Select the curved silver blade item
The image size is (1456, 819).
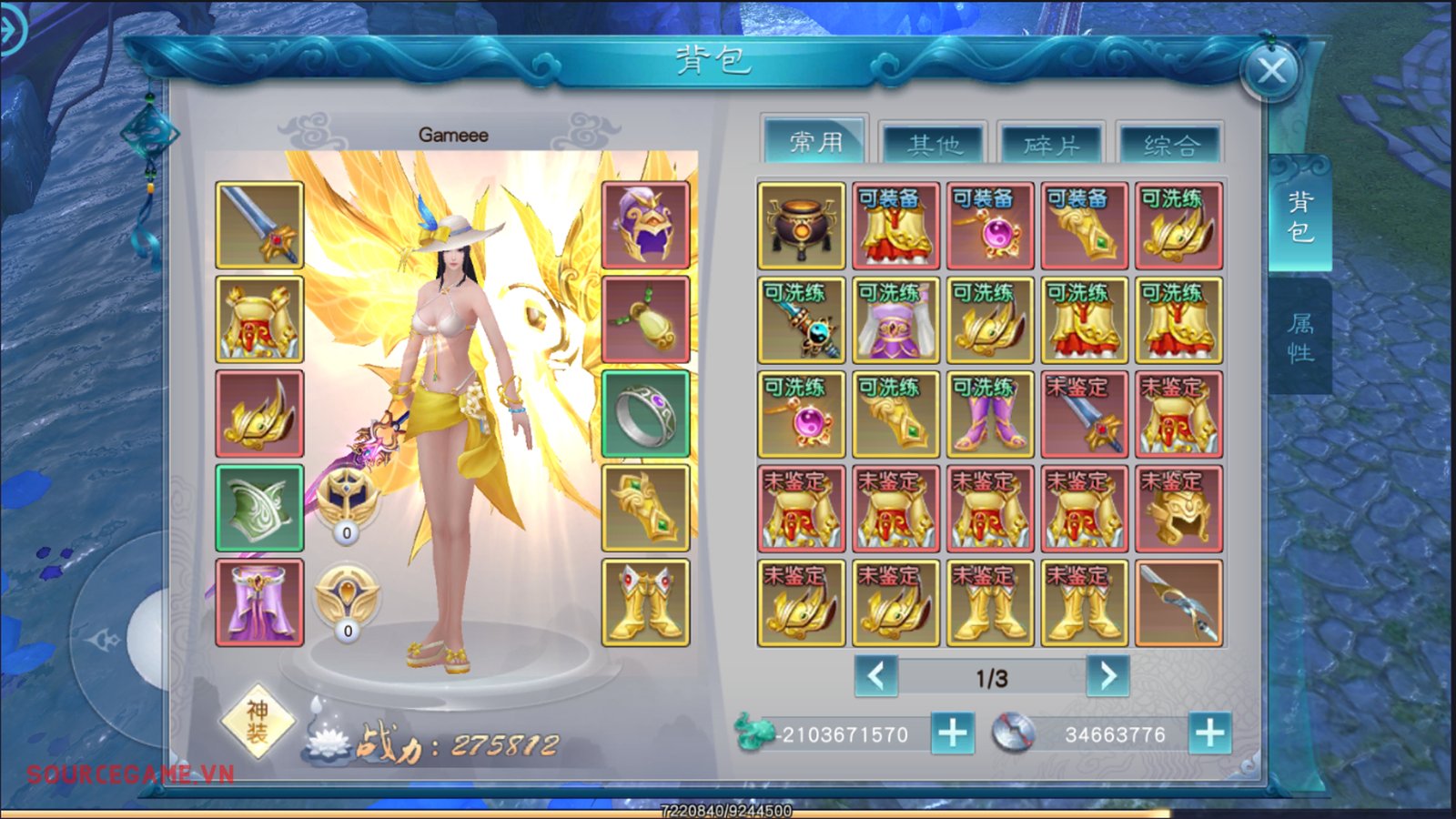[1178, 602]
